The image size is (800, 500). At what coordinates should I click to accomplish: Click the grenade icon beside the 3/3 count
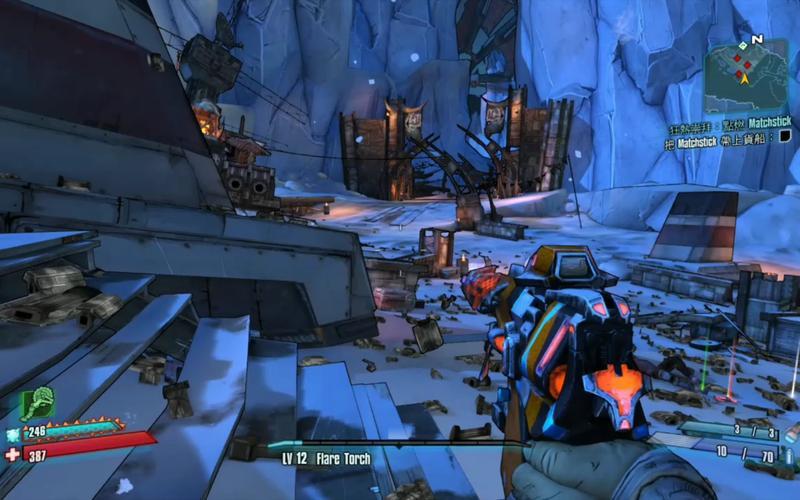pos(791,432)
